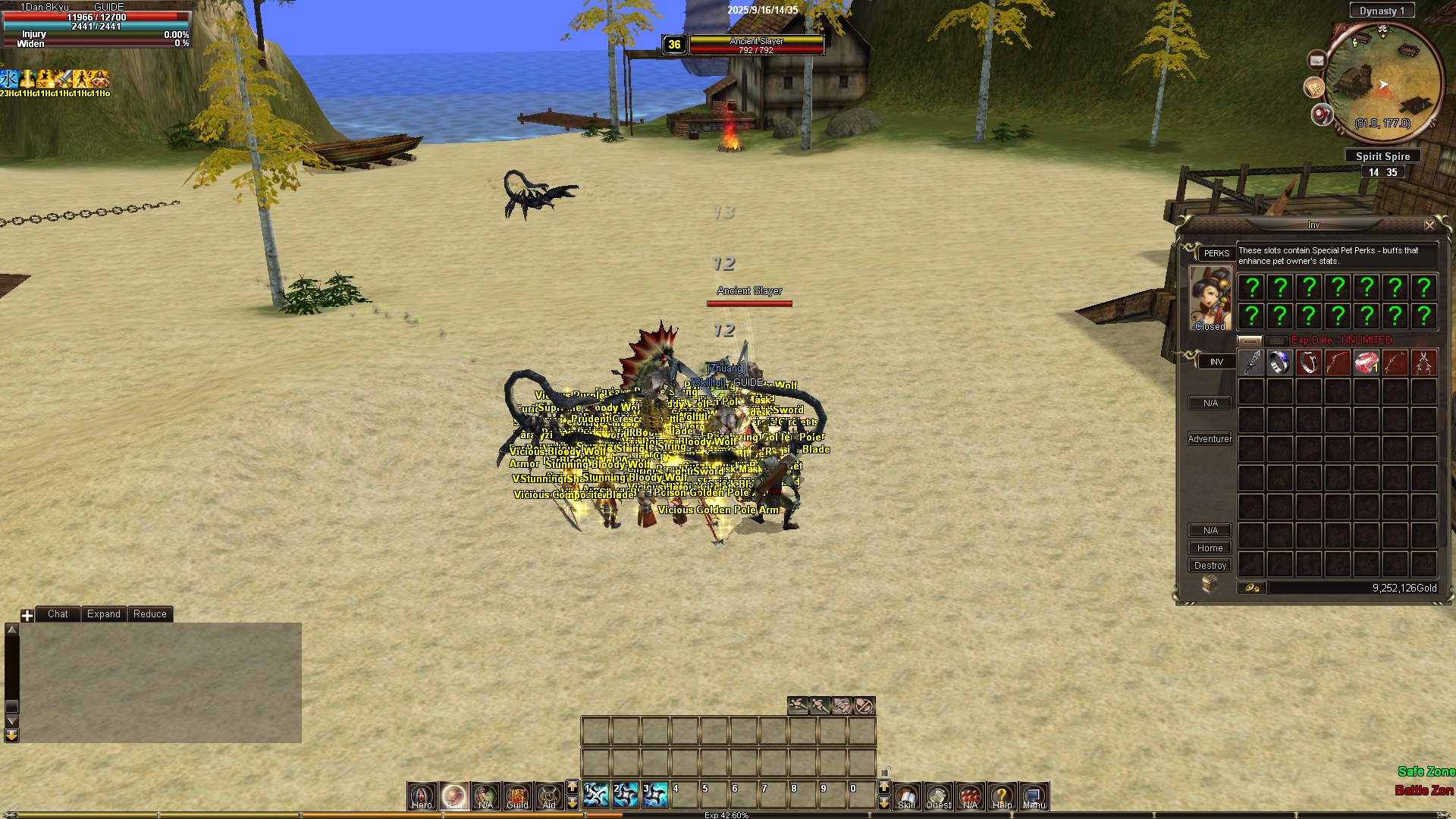Click the megaphone icon beside the minimap
1456x819 pixels.
tap(1322, 115)
